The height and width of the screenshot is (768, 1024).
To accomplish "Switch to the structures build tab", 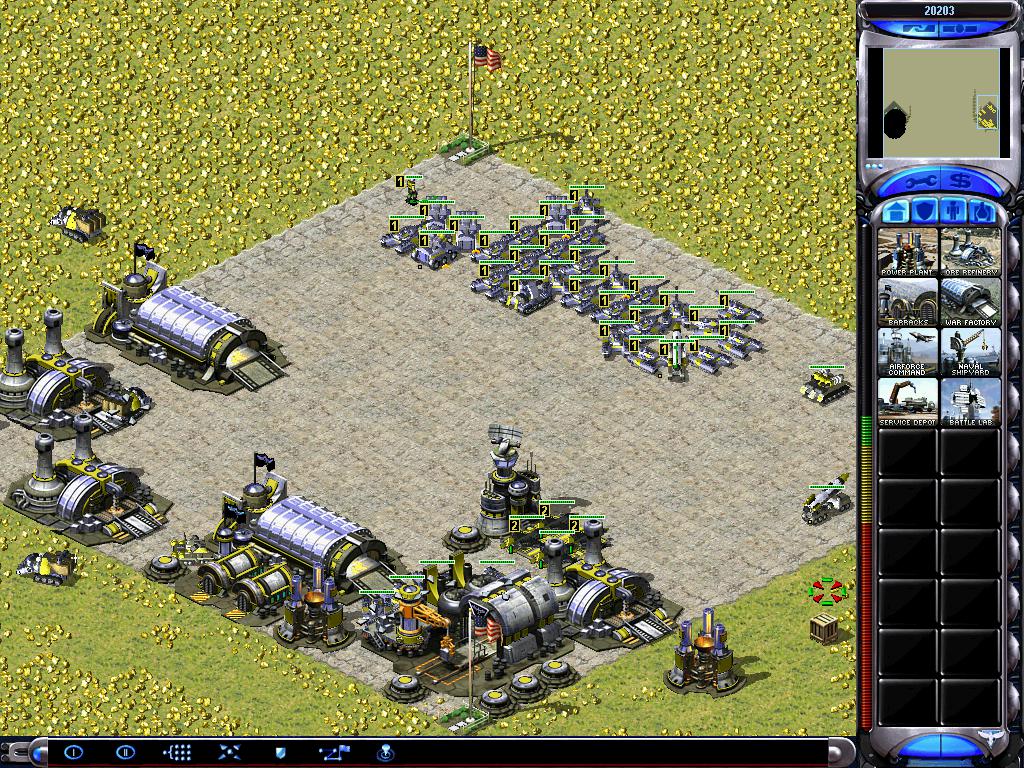I will click(x=896, y=212).
